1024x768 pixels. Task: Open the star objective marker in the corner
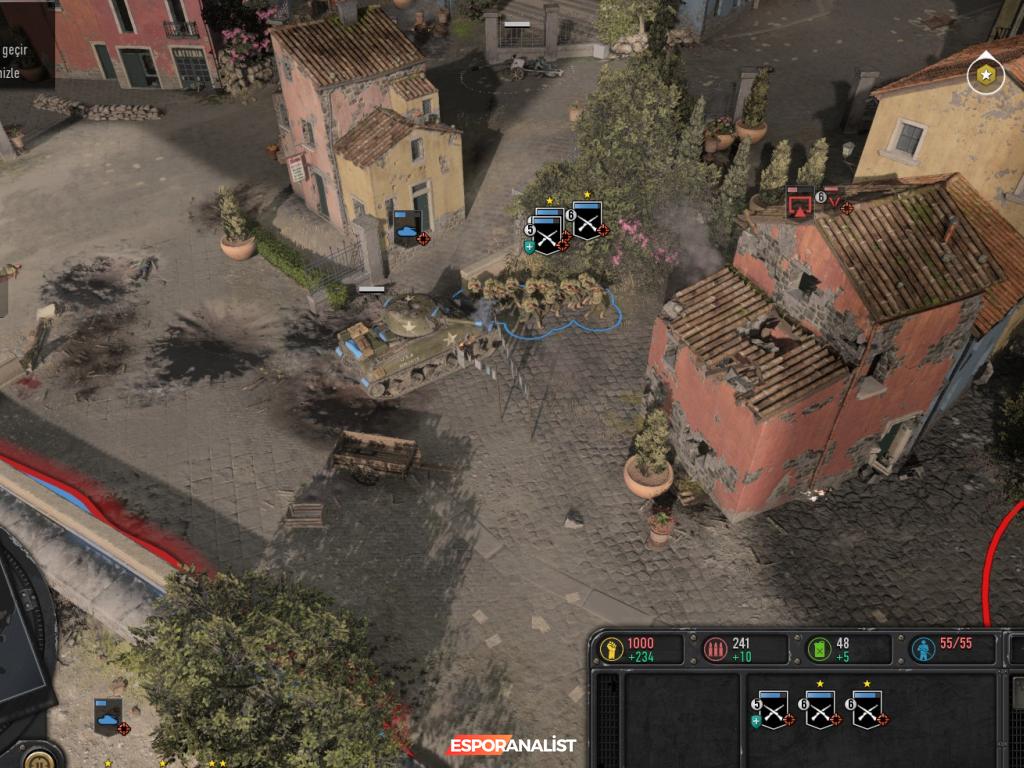point(986,75)
